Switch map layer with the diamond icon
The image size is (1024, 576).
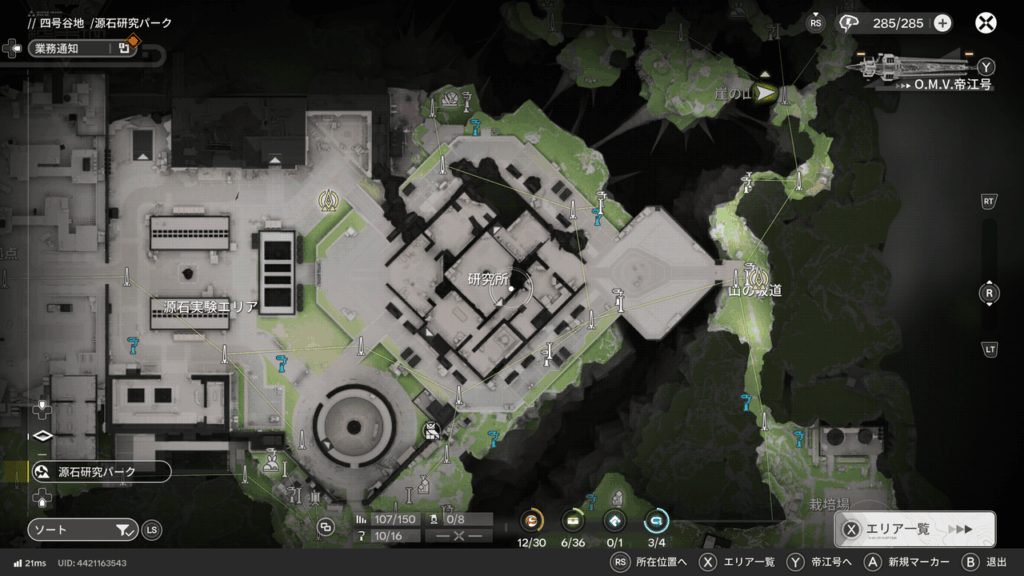(42, 436)
